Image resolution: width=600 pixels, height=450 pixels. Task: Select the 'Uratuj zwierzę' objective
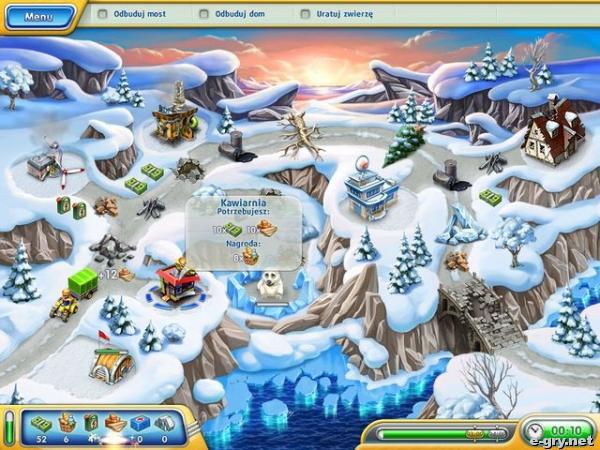(x=339, y=15)
